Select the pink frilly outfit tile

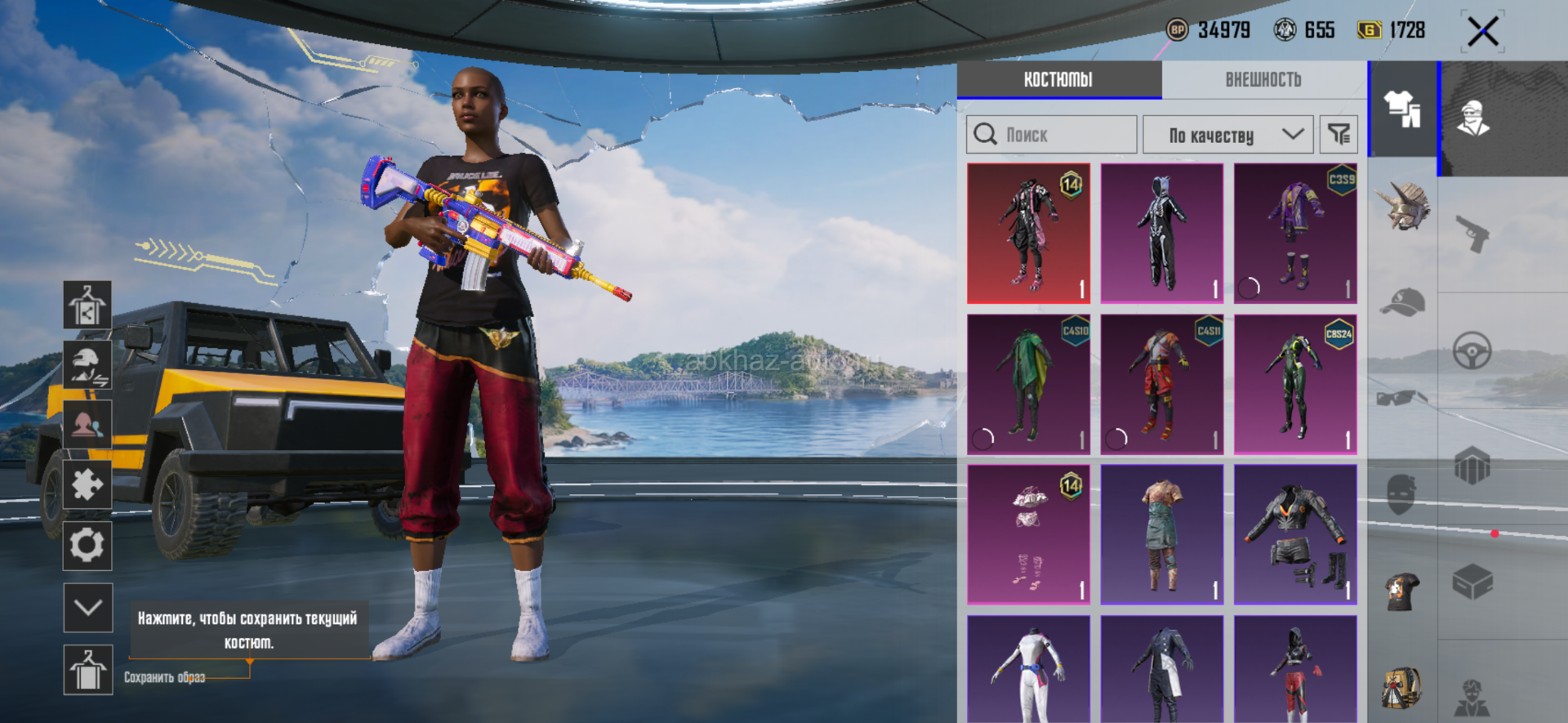coord(1028,534)
